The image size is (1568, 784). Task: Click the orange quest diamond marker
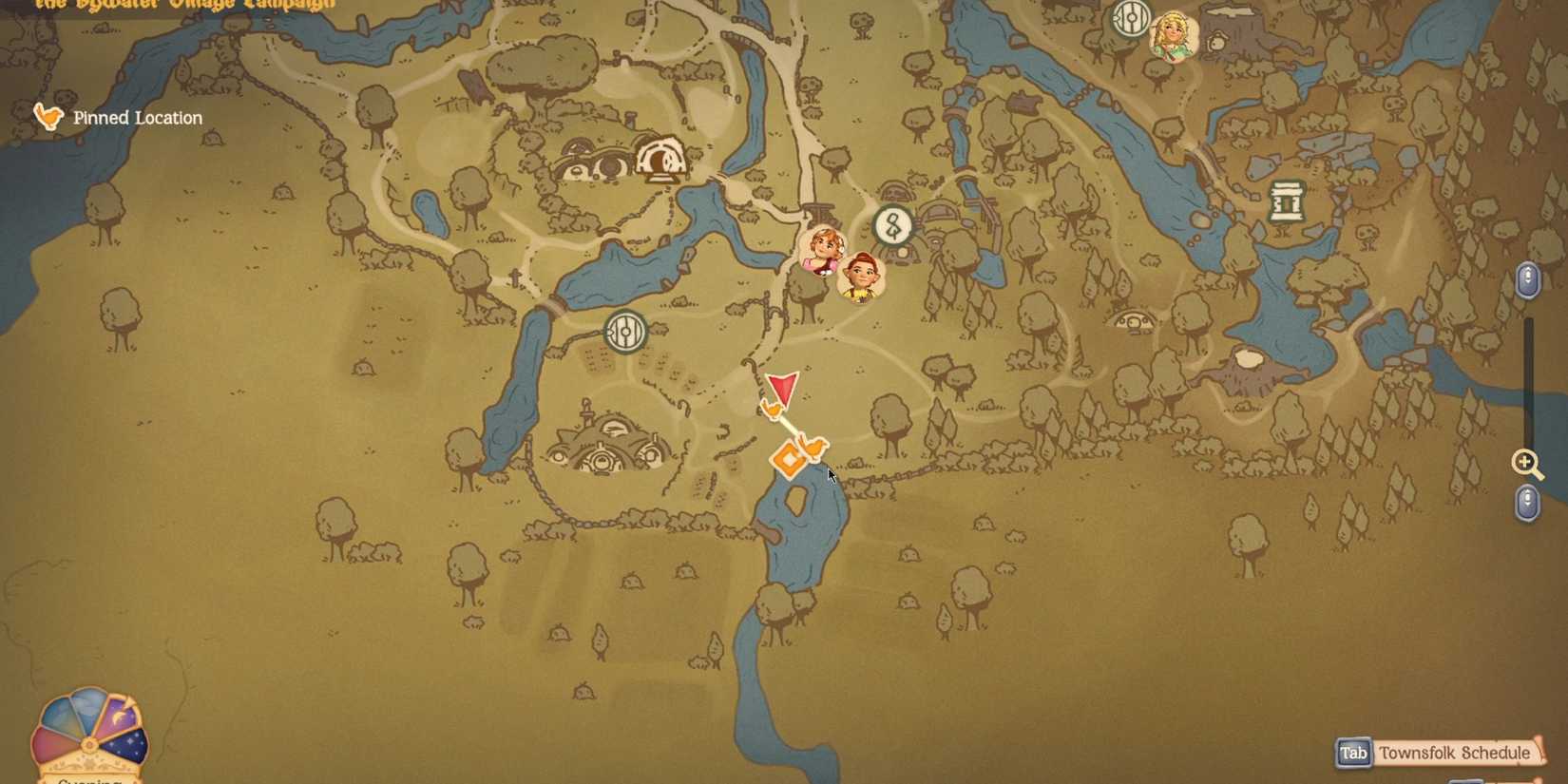click(x=790, y=457)
